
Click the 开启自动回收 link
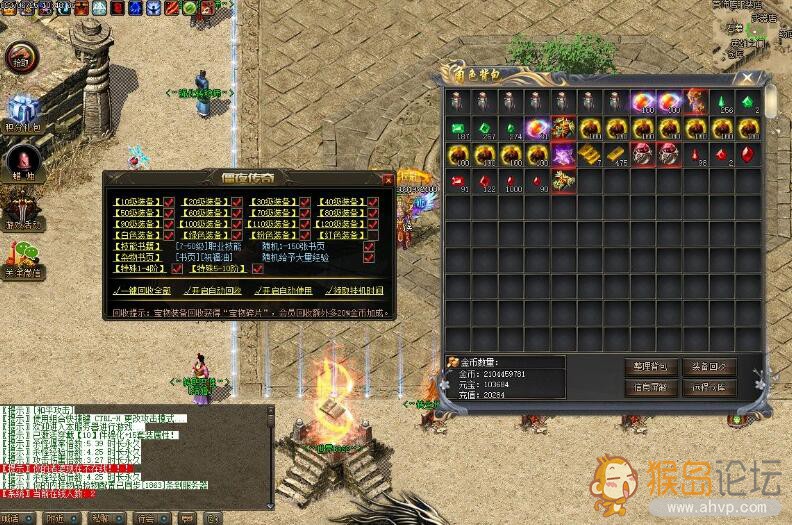[213, 290]
